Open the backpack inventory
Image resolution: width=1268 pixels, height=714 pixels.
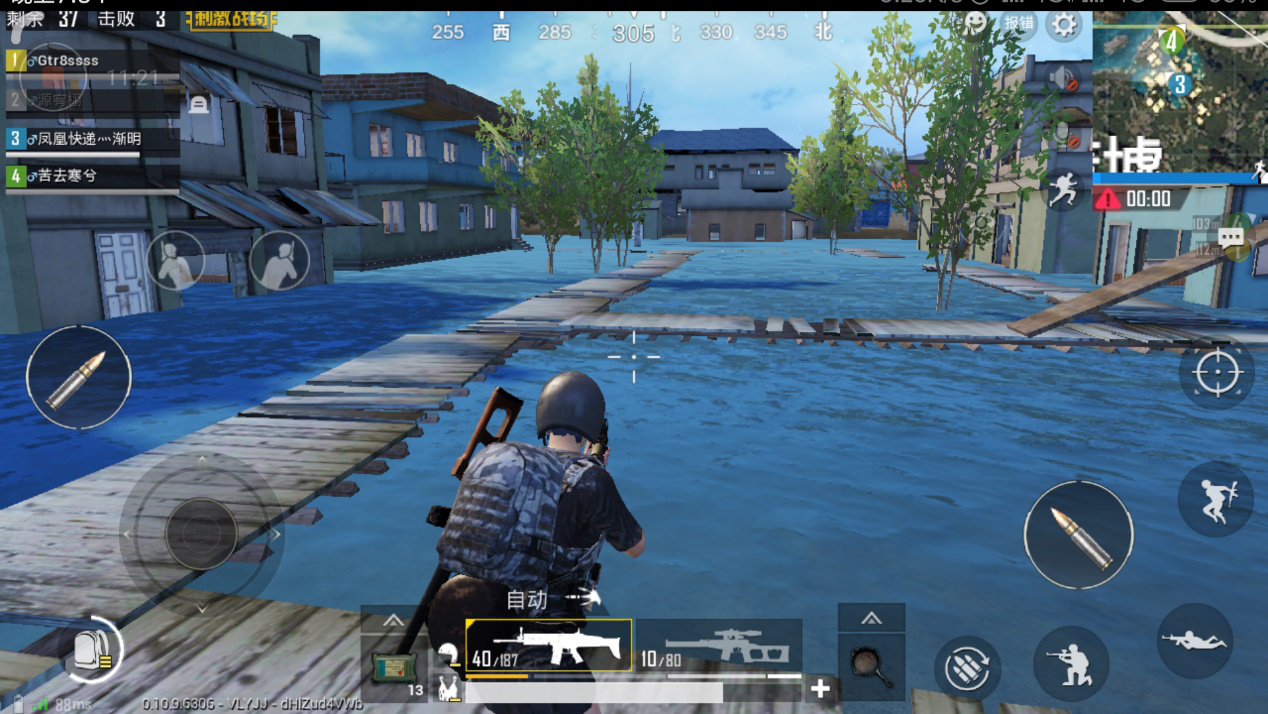(94, 651)
